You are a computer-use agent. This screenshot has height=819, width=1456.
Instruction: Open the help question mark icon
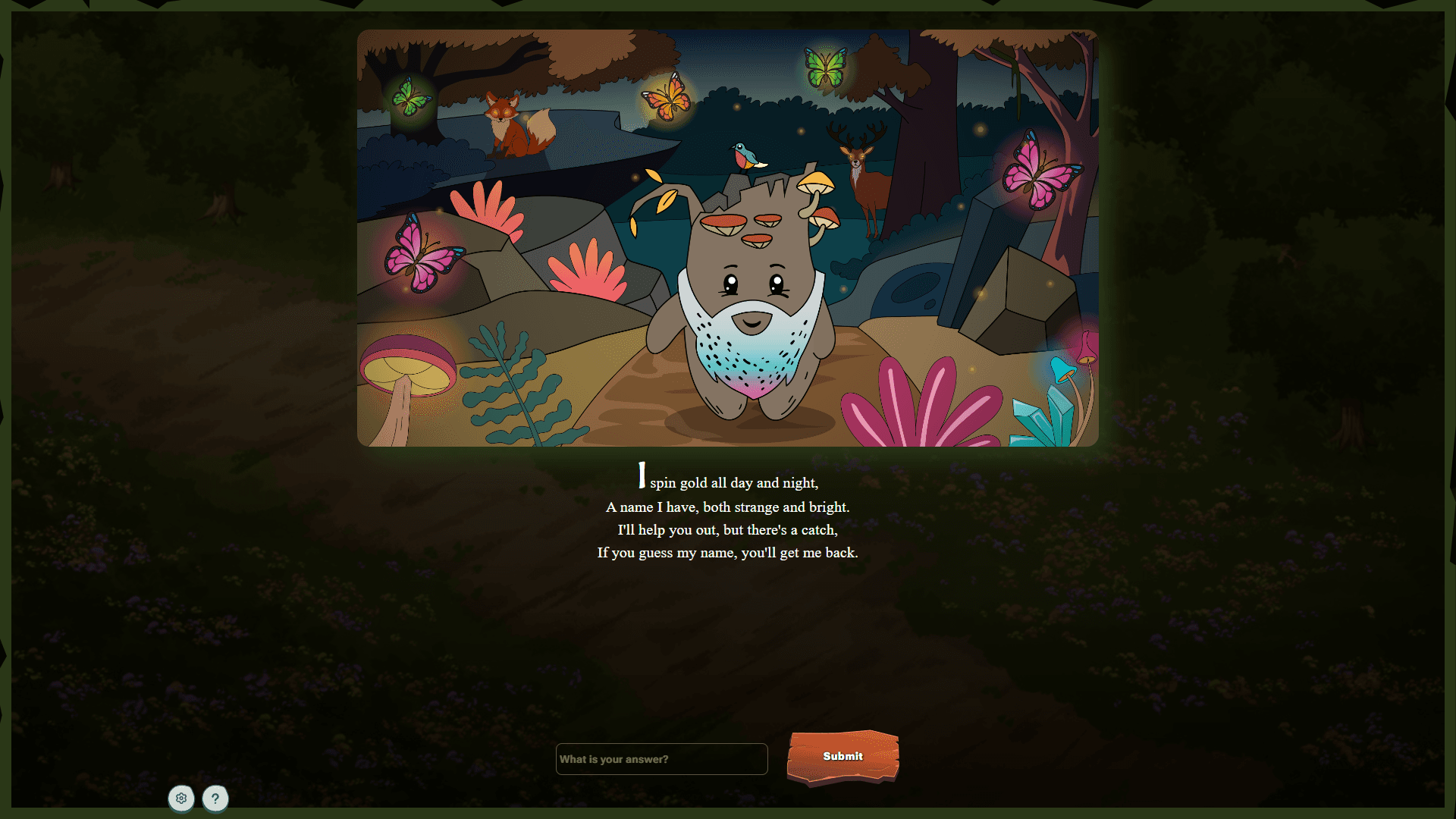(215, 799)
